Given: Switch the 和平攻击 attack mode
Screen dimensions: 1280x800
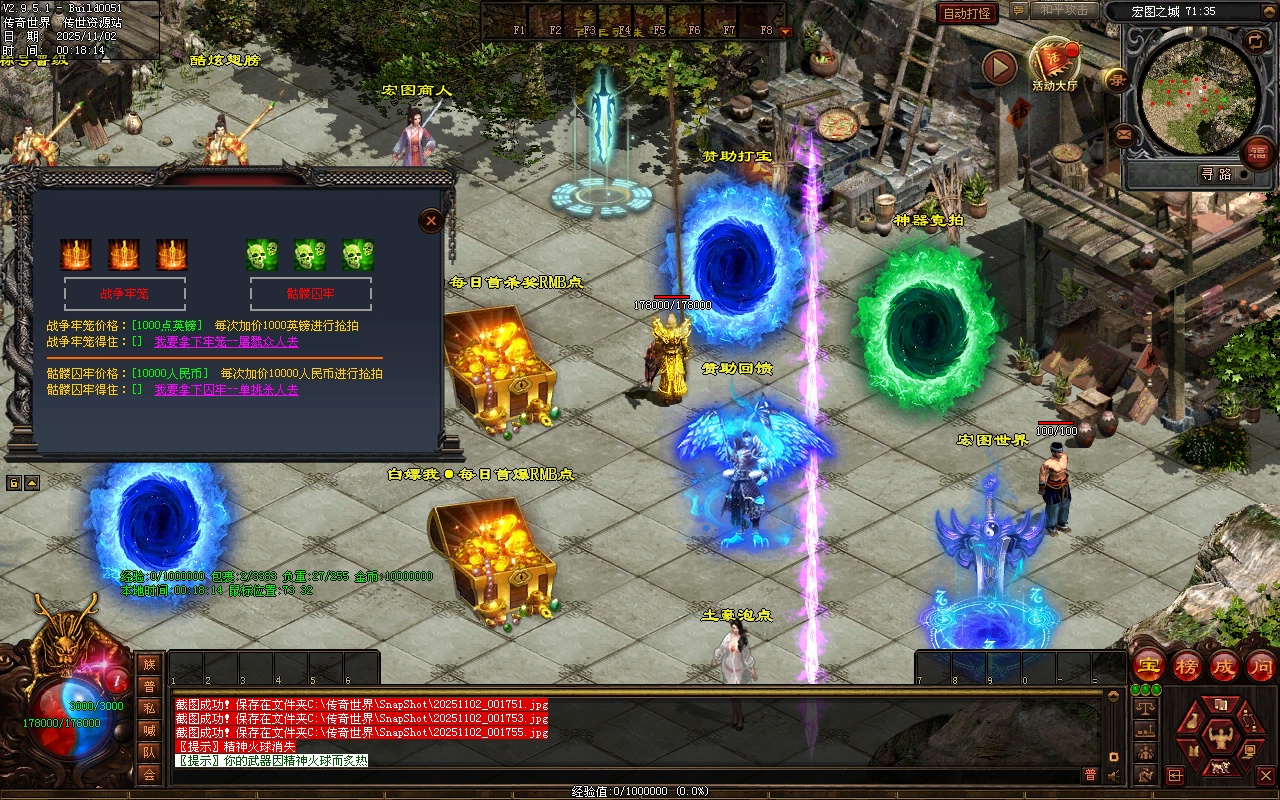Looking at the screenshot, I should (1062, 10).
